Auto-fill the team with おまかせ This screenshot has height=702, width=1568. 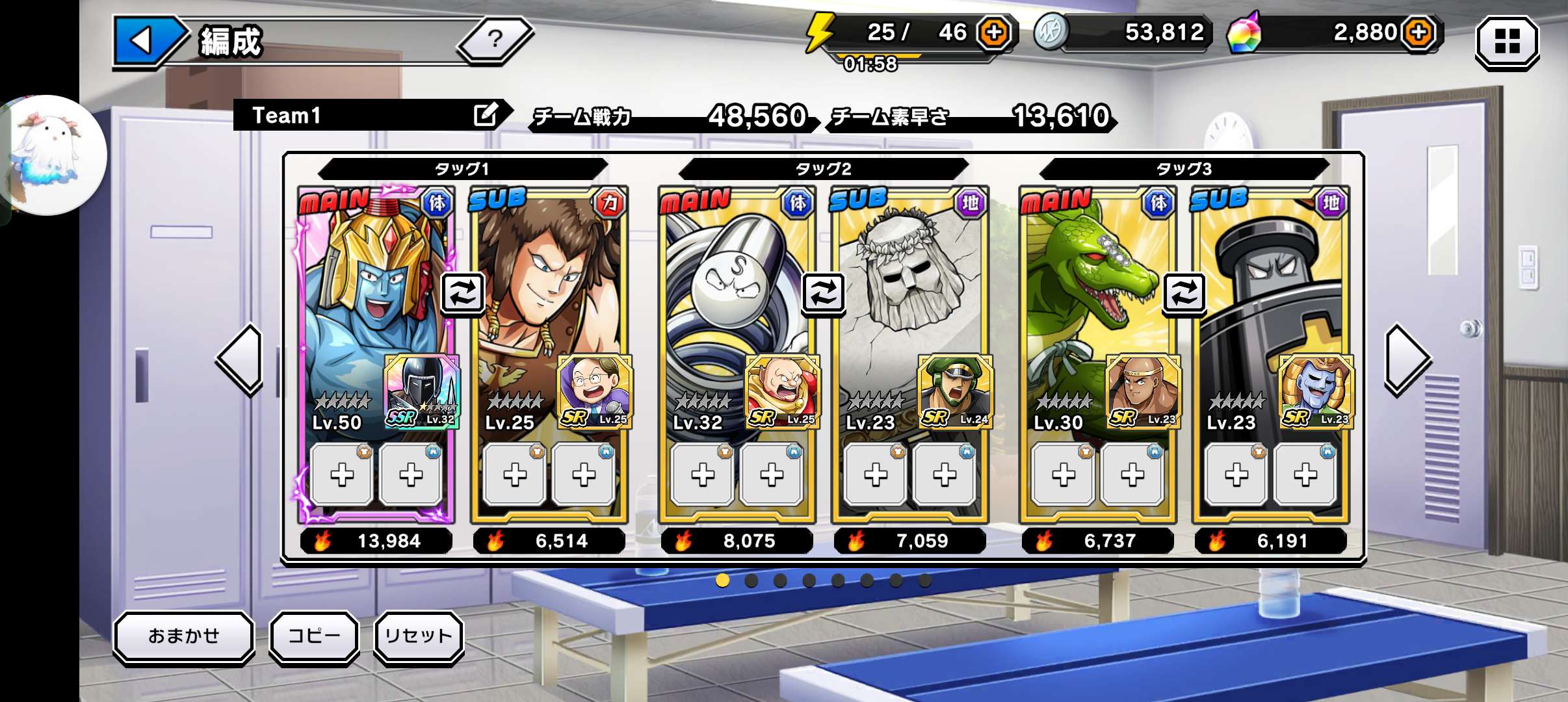pos(184,636)
